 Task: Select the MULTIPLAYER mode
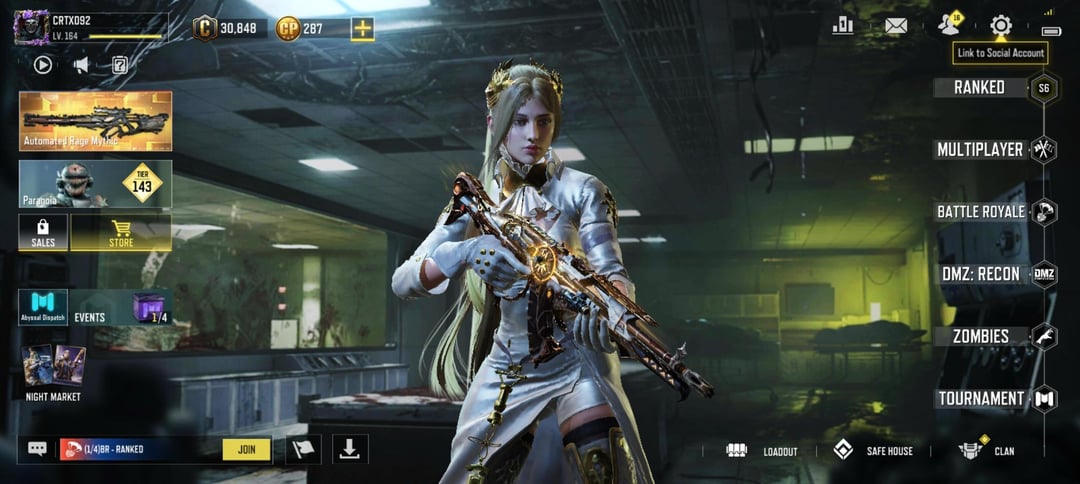point(980,150)
